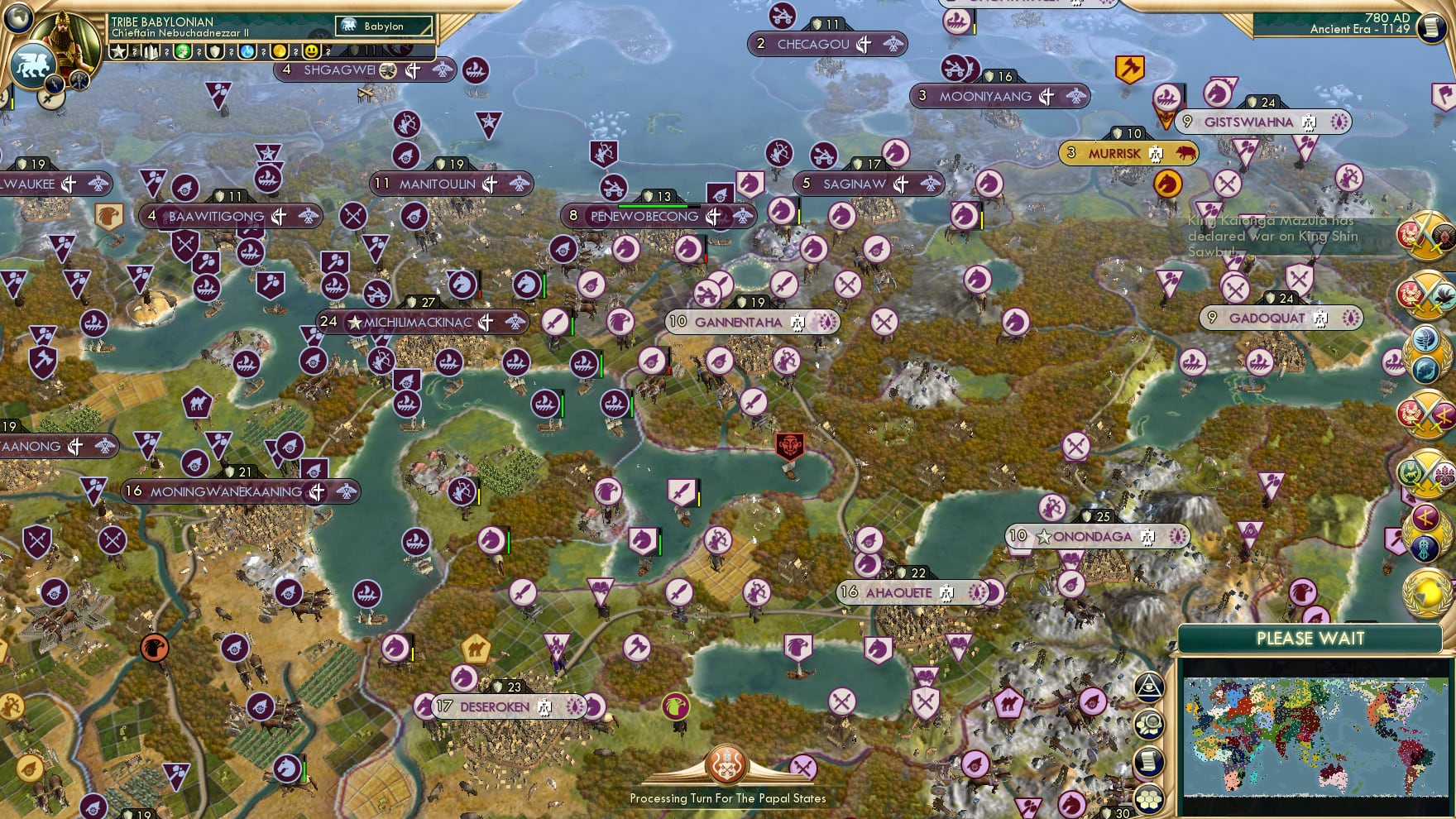
Task: Click the happiness smiley icon in the status bar
Action: [x=312, y=51]
